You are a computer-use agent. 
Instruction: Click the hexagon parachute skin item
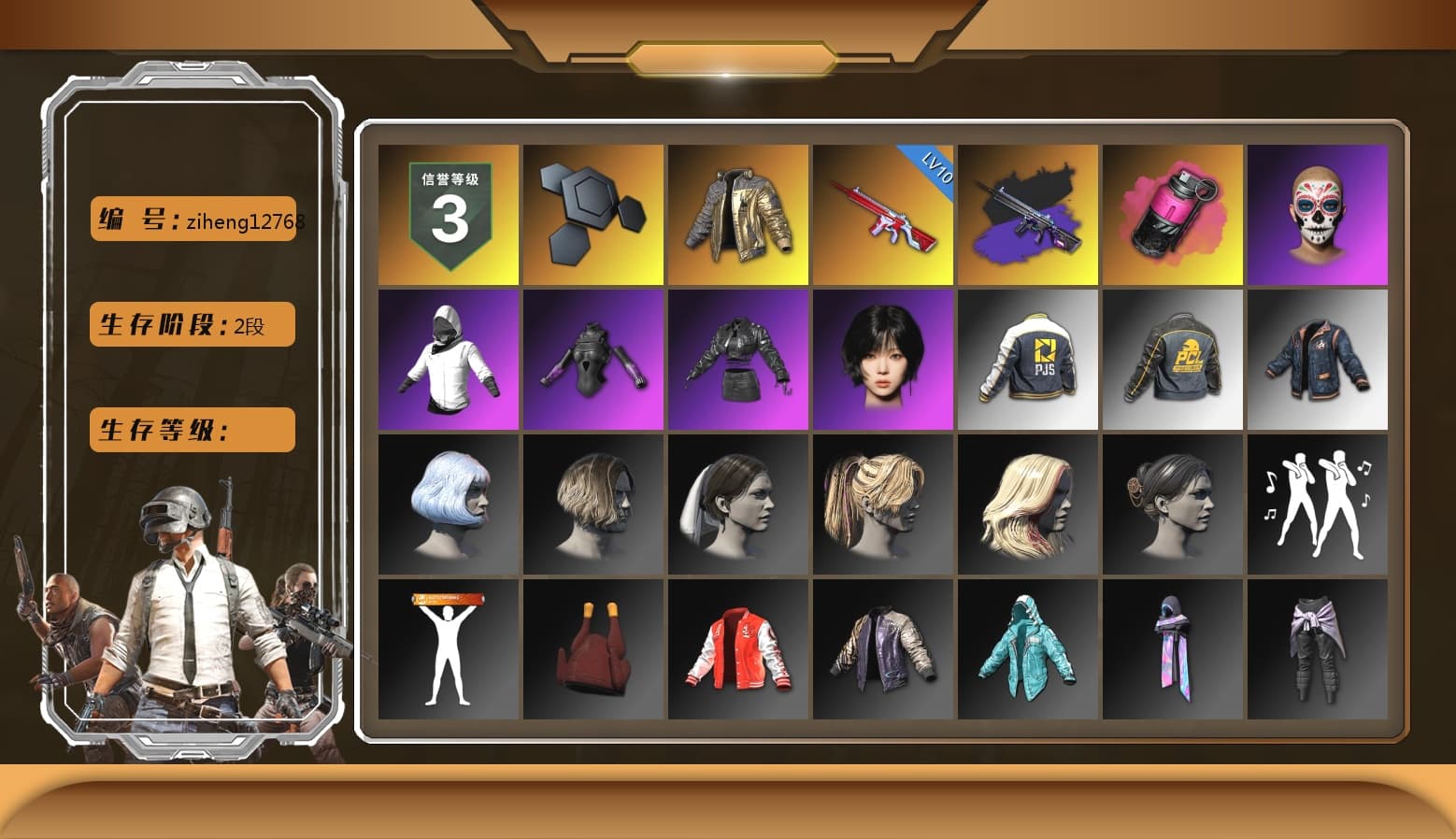(x=592, y=213)
